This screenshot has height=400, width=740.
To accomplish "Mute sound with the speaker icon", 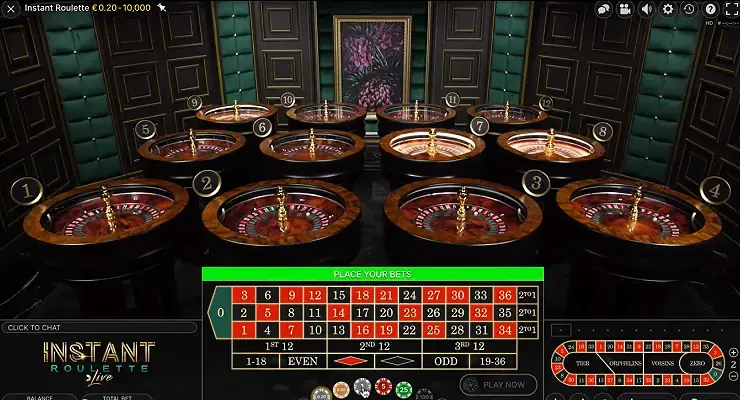I will pyautogui.click(x=646, y=9).
